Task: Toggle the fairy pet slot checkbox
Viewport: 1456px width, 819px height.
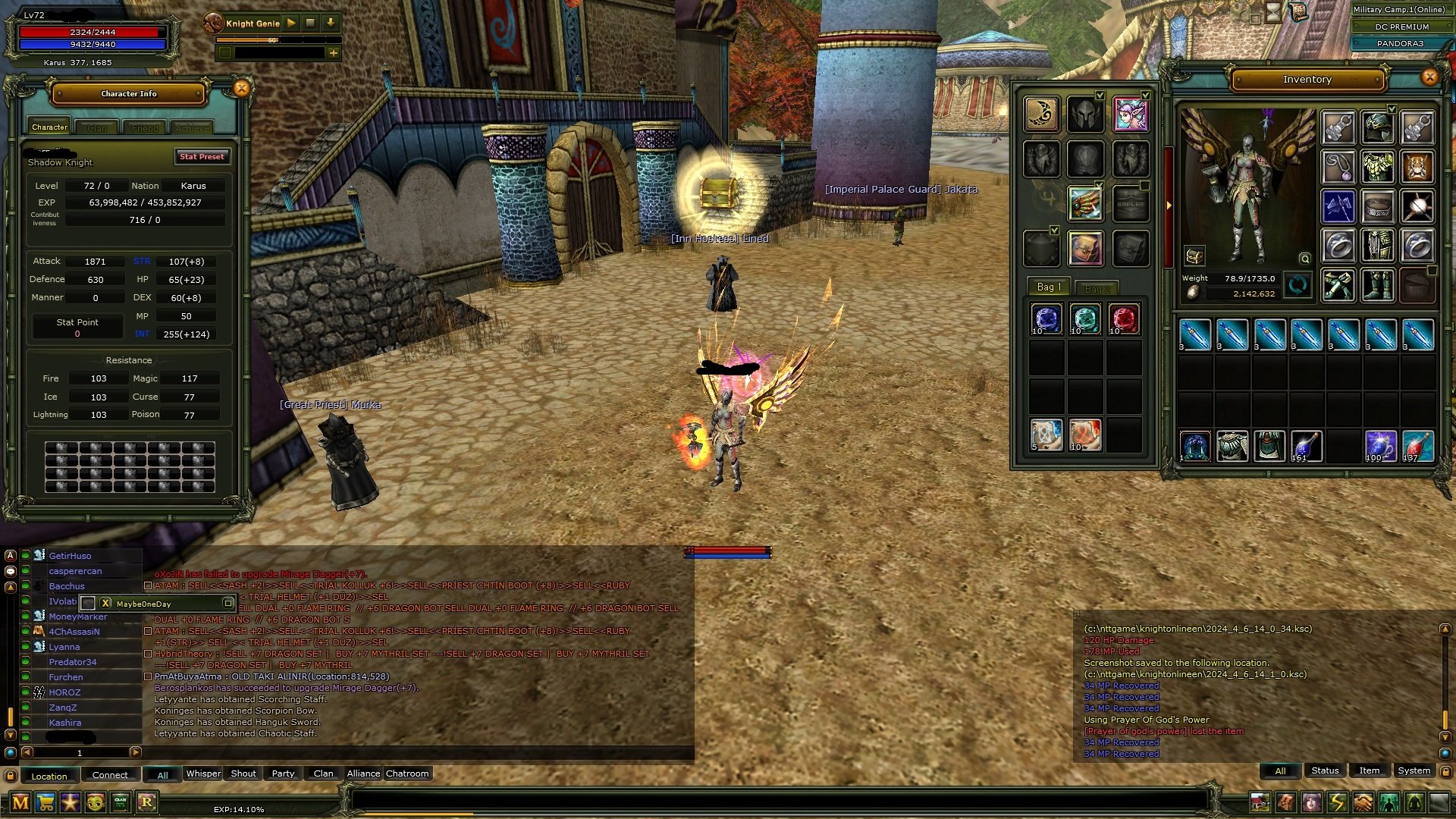Action: (1146, 96)
